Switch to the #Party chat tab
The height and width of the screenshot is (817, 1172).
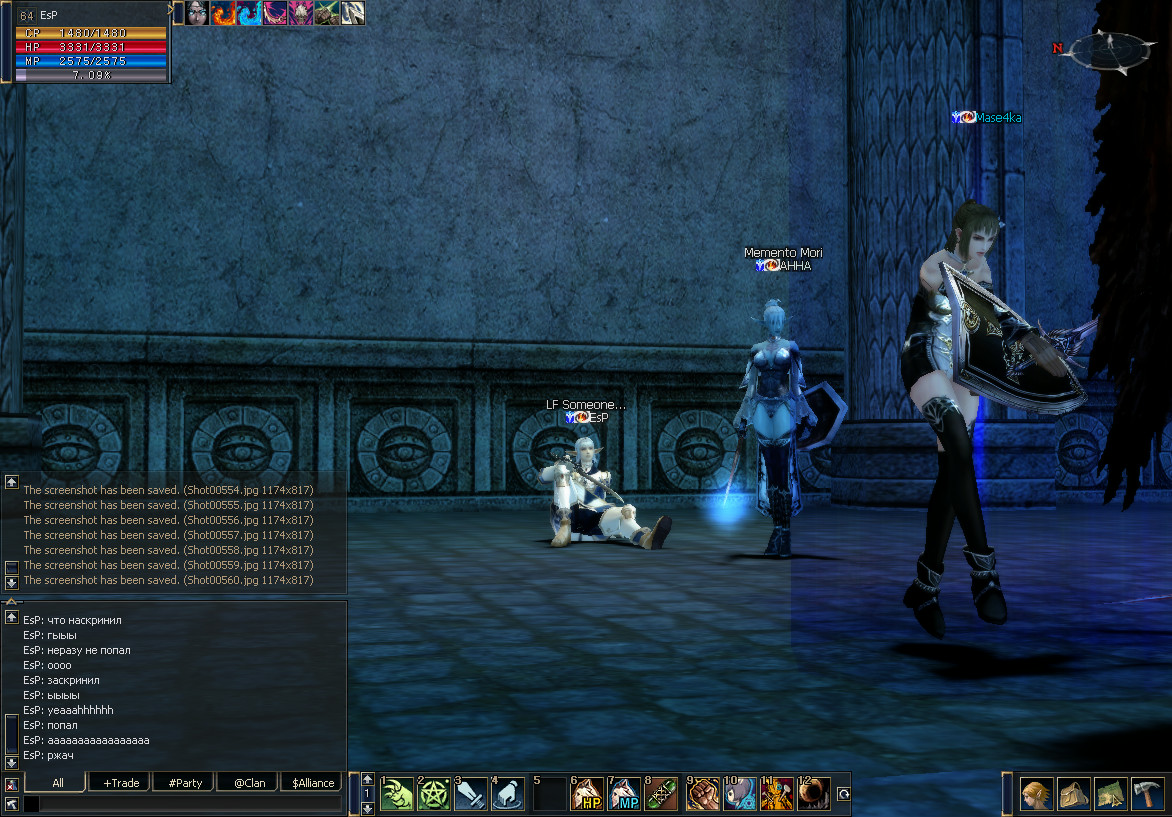[x=186, y=783]
